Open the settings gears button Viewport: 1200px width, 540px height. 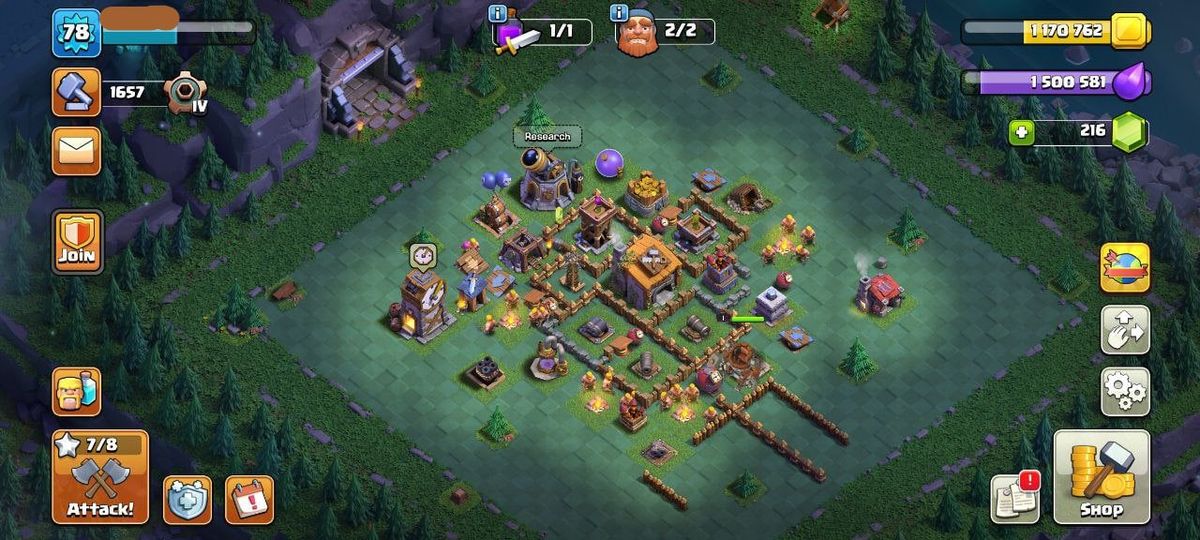[x=1125, y=391]
